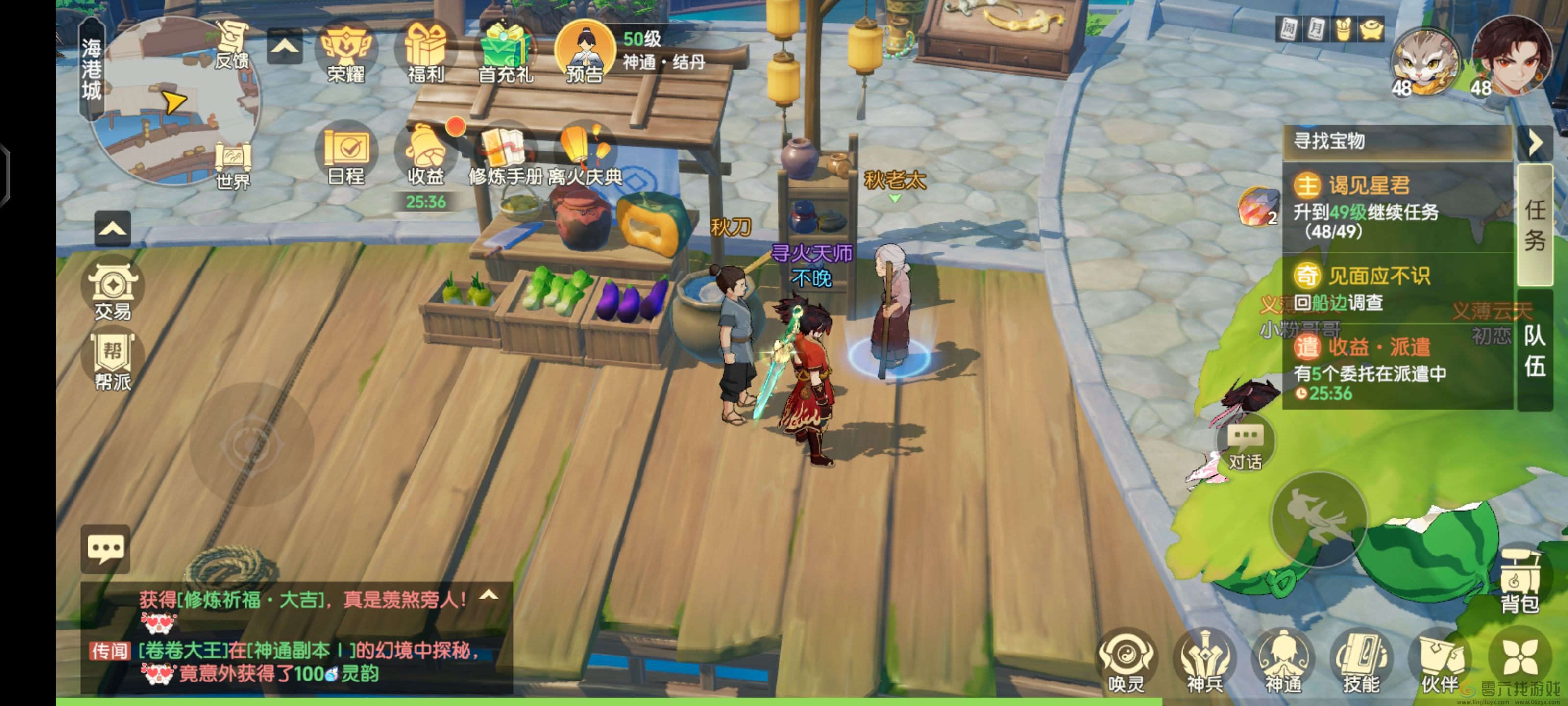The image size is (1568, 706).
Task: Open the 首充礼 first-recharge offer
Action: pyautogui.click(x=505, y=52)
